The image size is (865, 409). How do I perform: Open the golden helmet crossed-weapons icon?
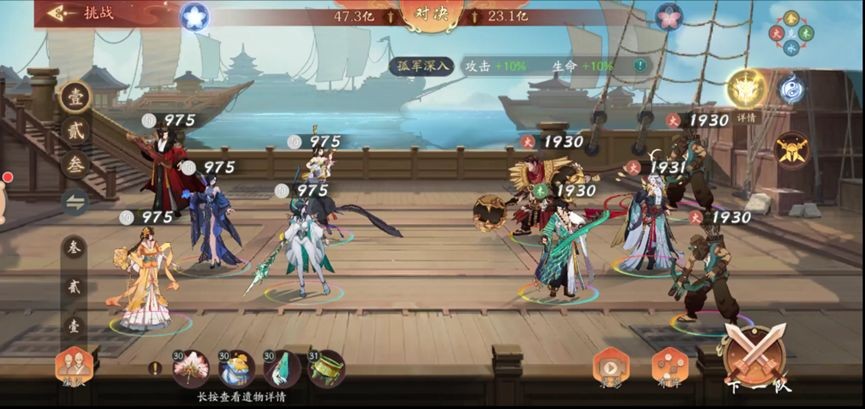click(791, 150)
